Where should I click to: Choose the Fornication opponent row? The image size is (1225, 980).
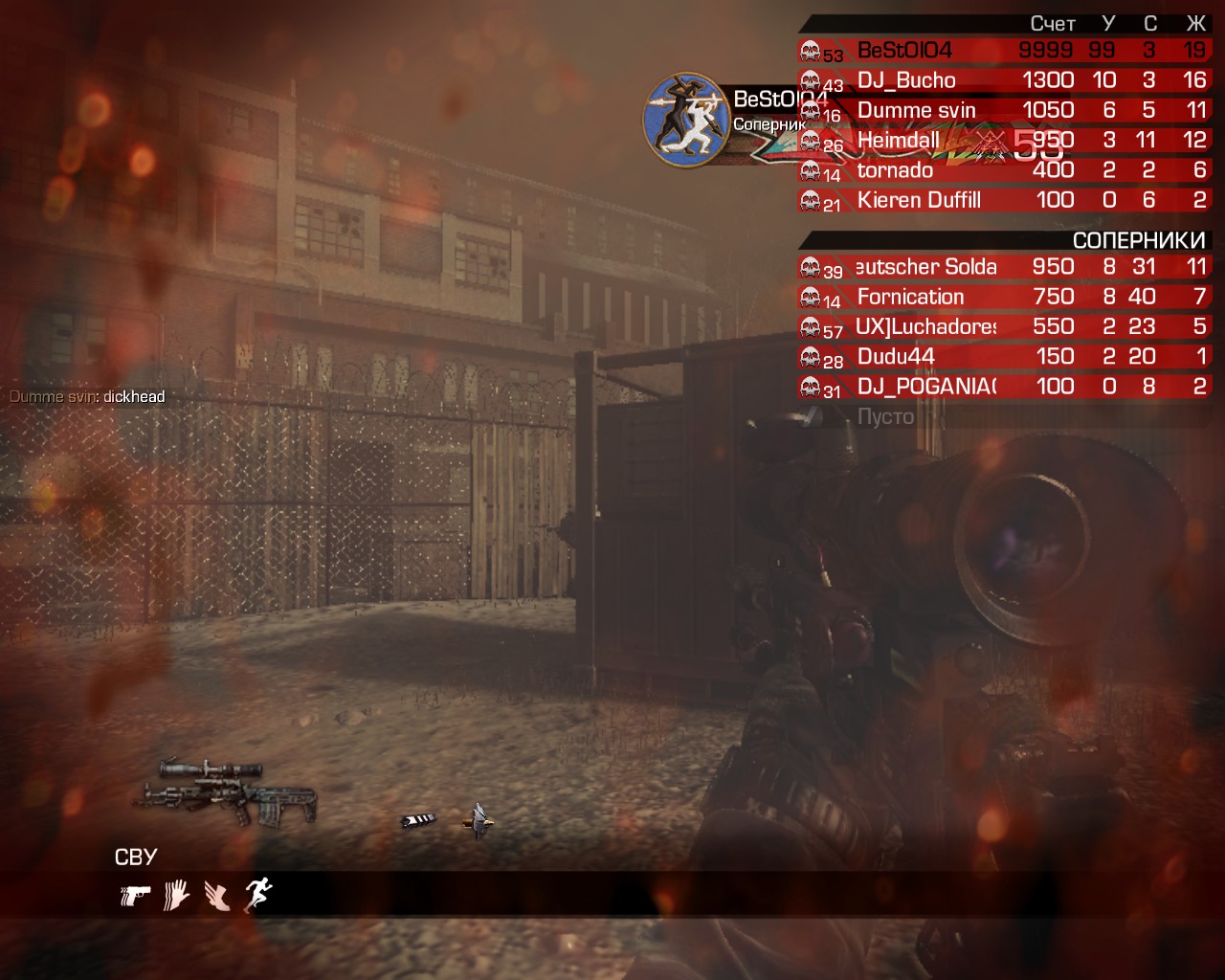coord(1003,297)
